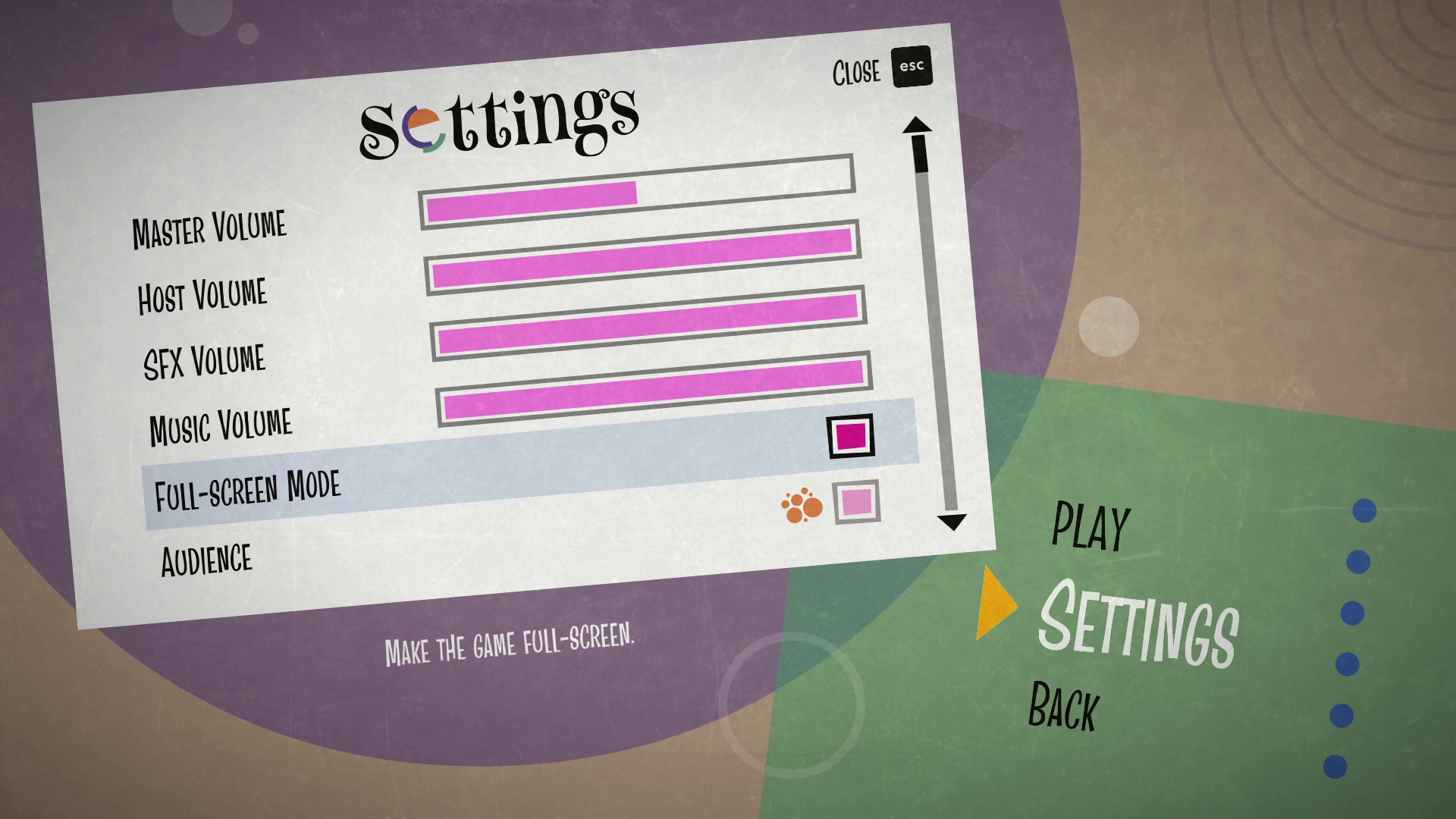Viewport: 1456px width, 819px height.
Task: Change the SFX Volume slider
Action: 648,323
